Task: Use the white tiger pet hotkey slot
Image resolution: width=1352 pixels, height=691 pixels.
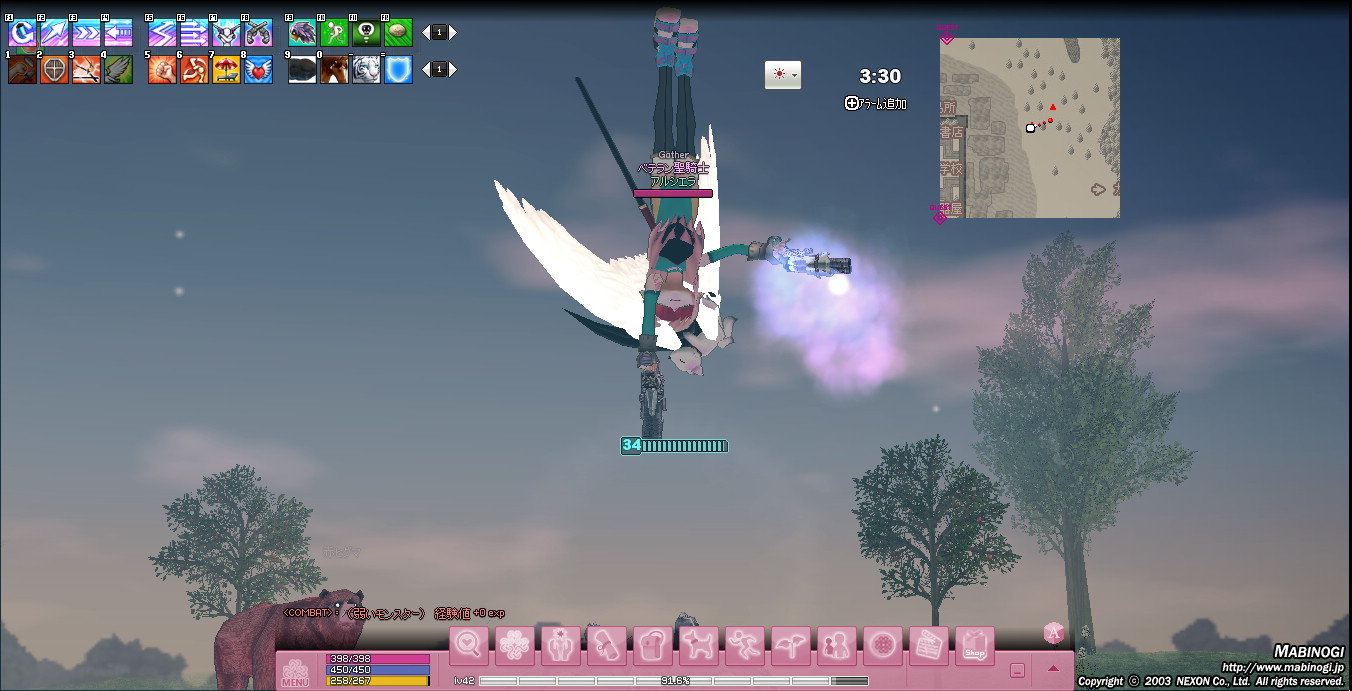Action: [366, 70]
